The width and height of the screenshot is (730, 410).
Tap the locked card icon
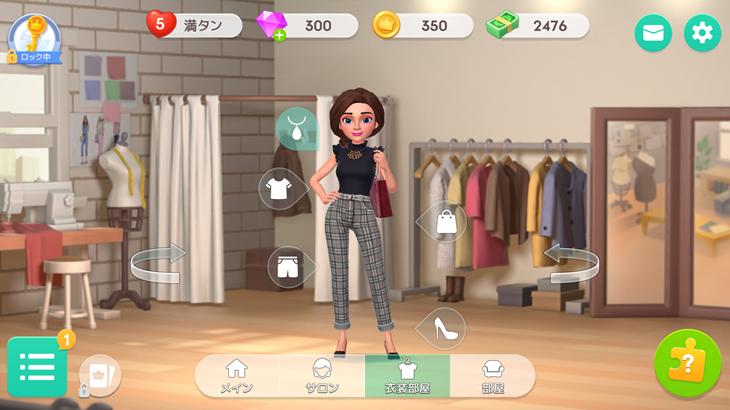pos(99,377)
